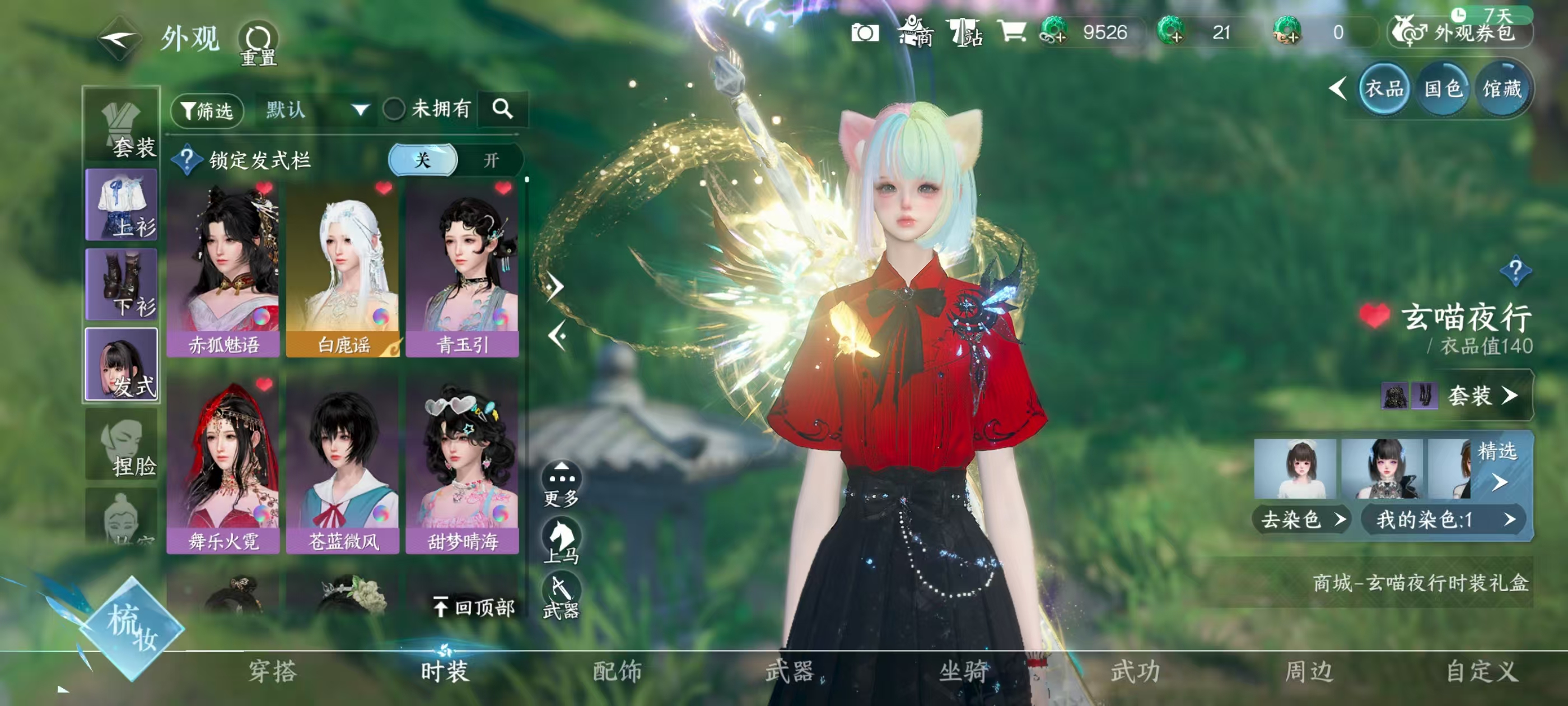The image size is (1568, 706).
Task: Switch to the 配饰 bottom tab
Action: 617,671
